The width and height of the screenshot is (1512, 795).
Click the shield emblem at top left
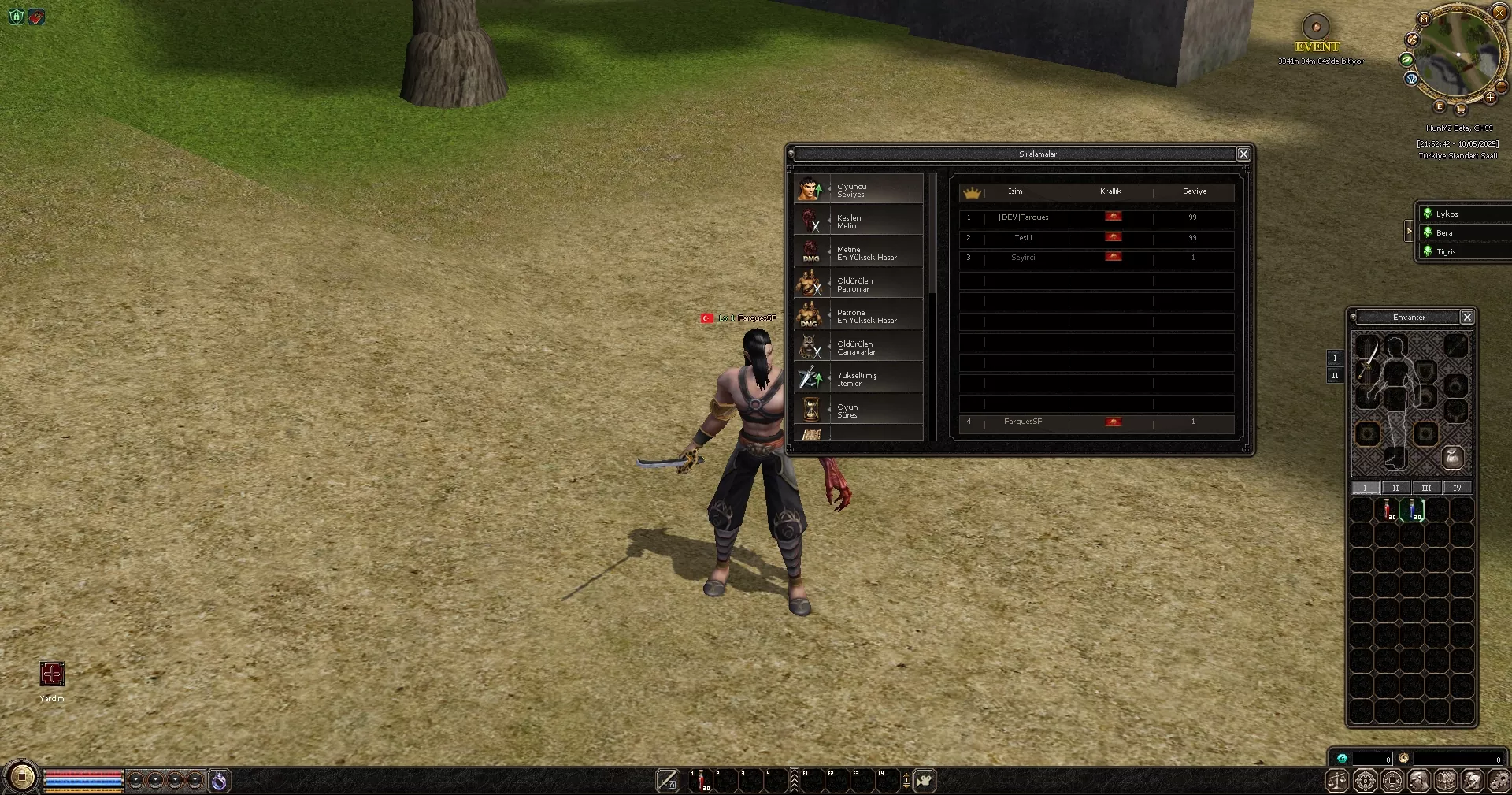(x=16, y=16)
